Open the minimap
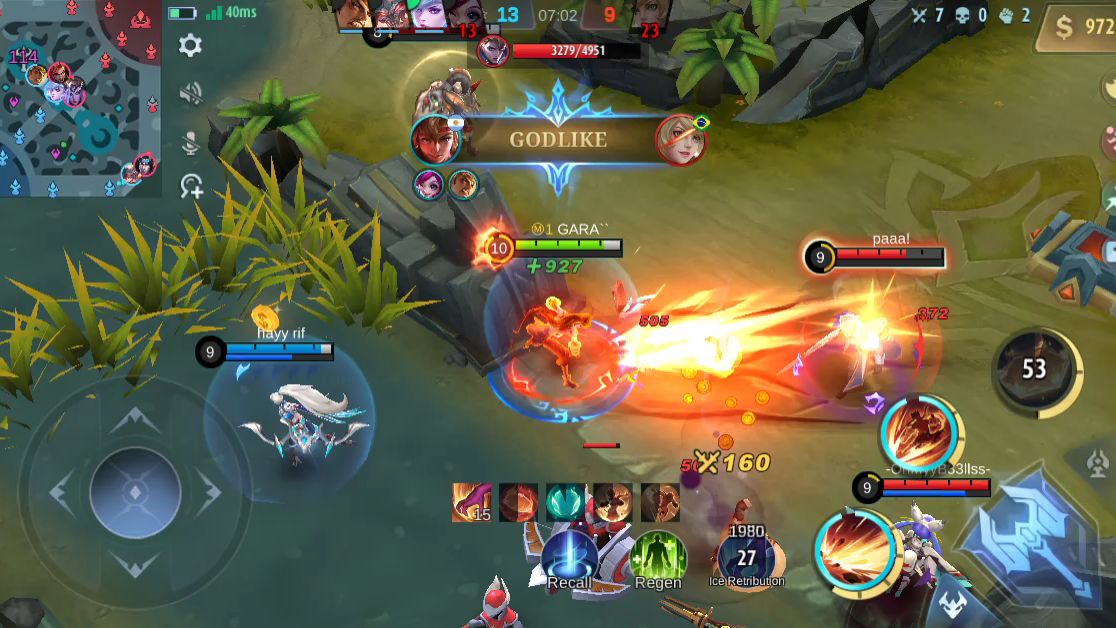The height and width of the screenshot is (628, 1116). (80, 98)
